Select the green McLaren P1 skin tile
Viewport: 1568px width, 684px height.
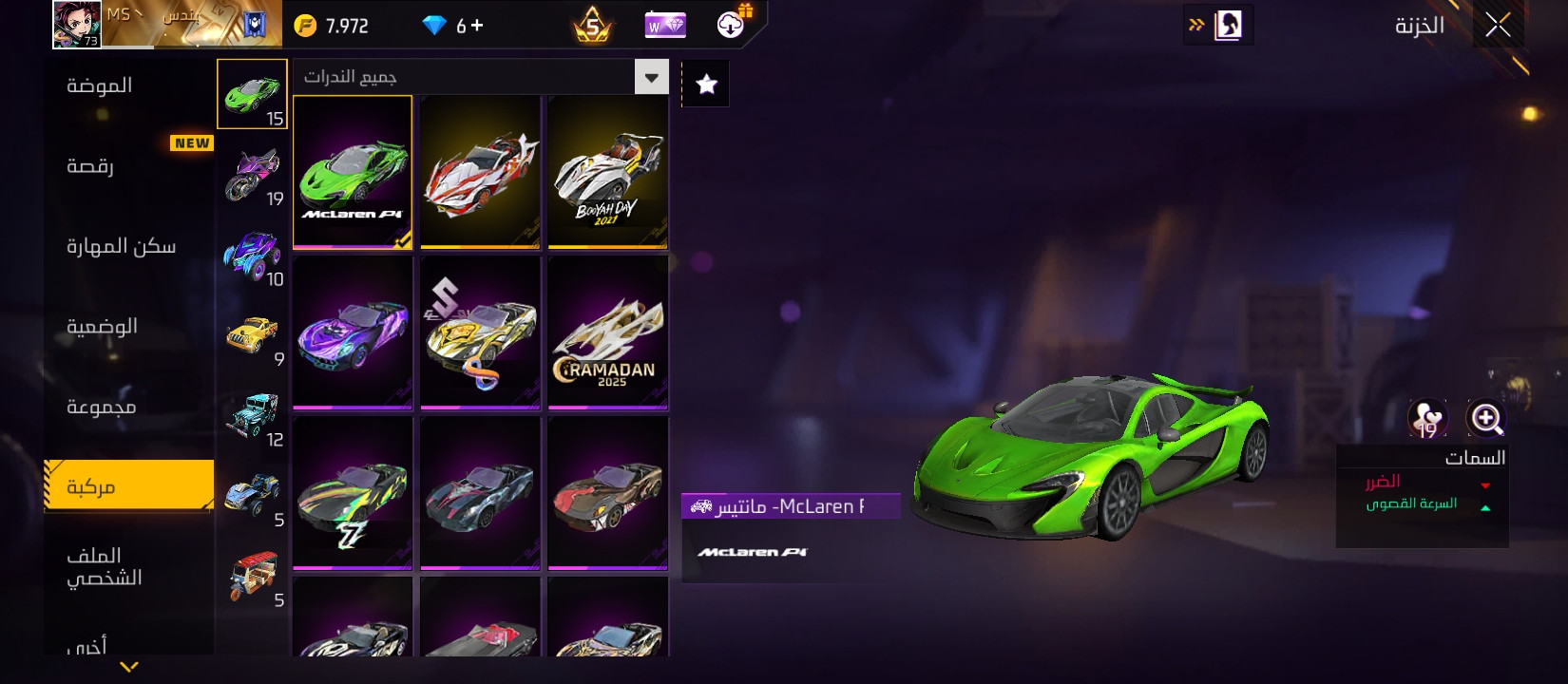tap(353, 172)
